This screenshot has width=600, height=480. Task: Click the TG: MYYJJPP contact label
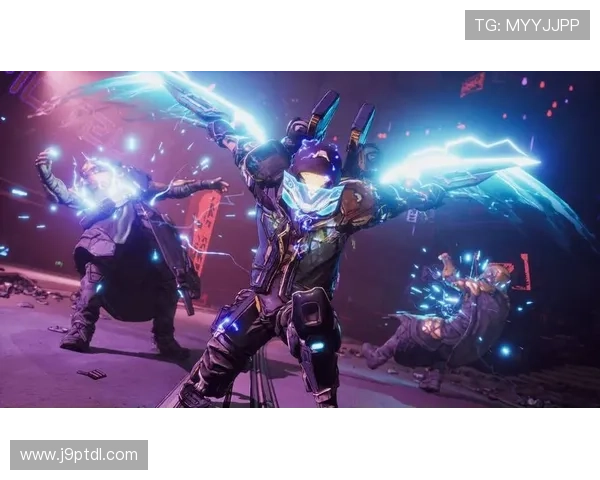pyautogui.click(x=527, y=25)
